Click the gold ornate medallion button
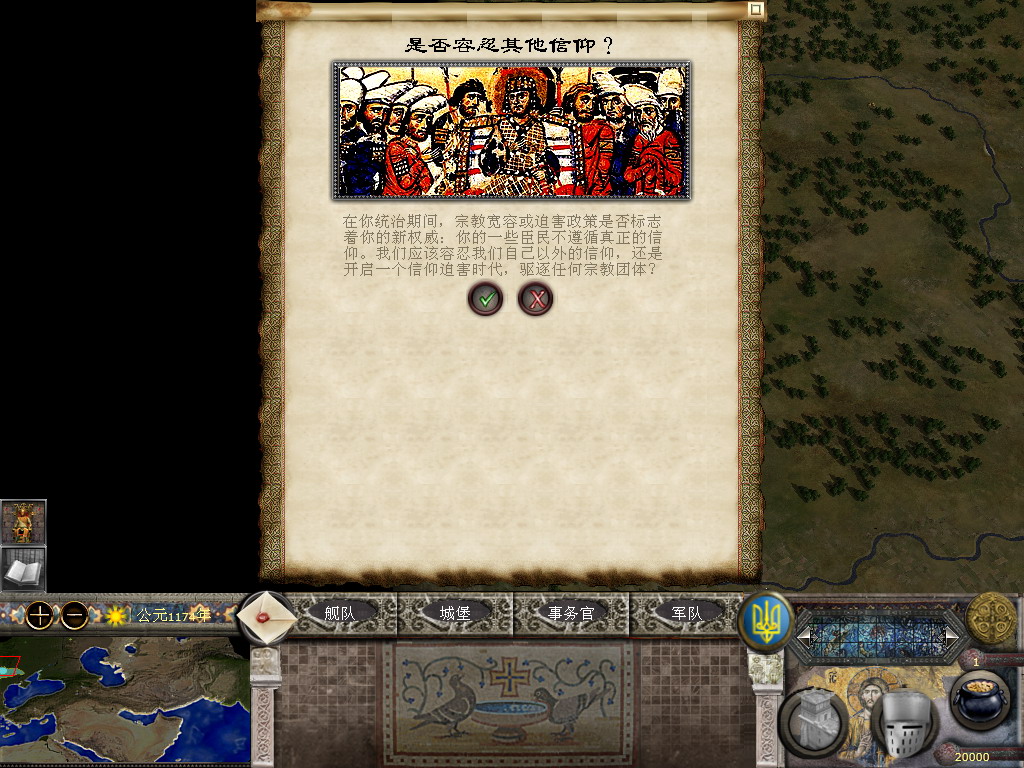1024x768 pixels. 991,619
